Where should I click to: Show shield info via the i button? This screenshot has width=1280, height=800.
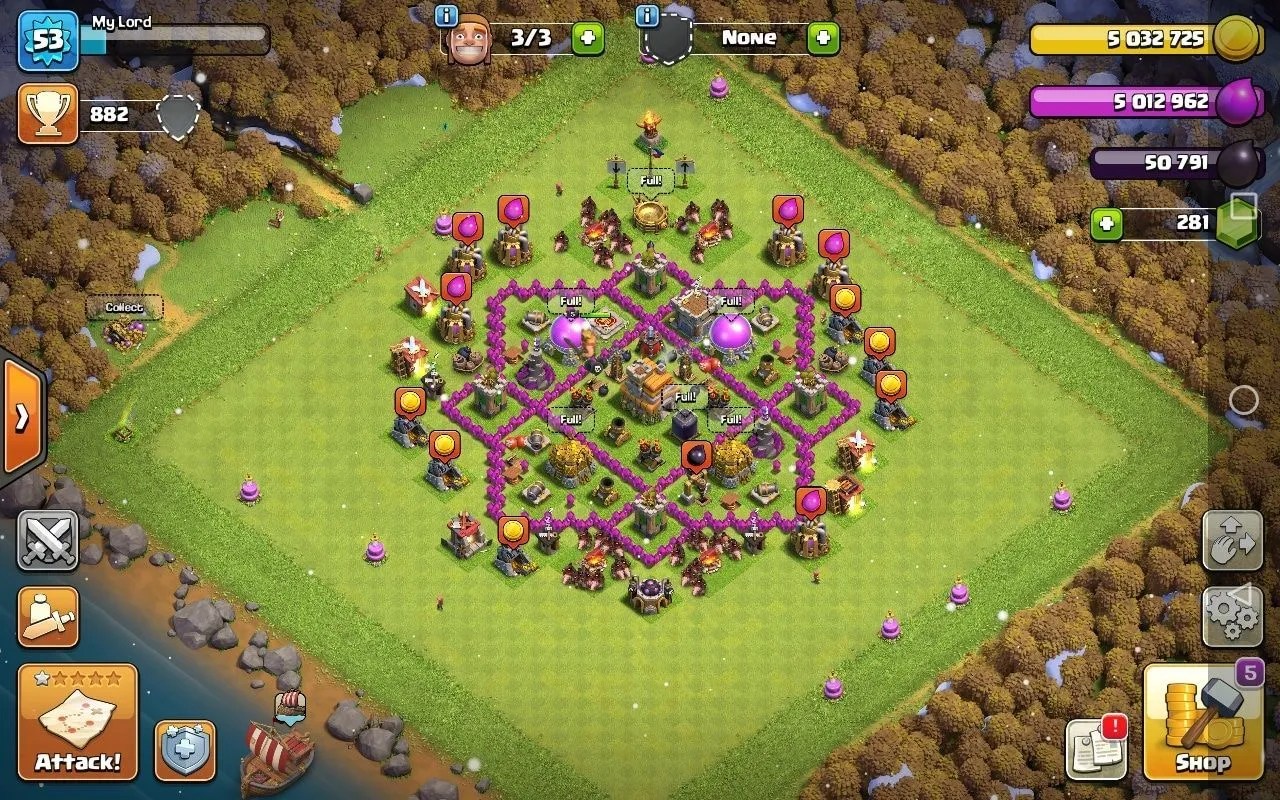click(x=647, y=15)
